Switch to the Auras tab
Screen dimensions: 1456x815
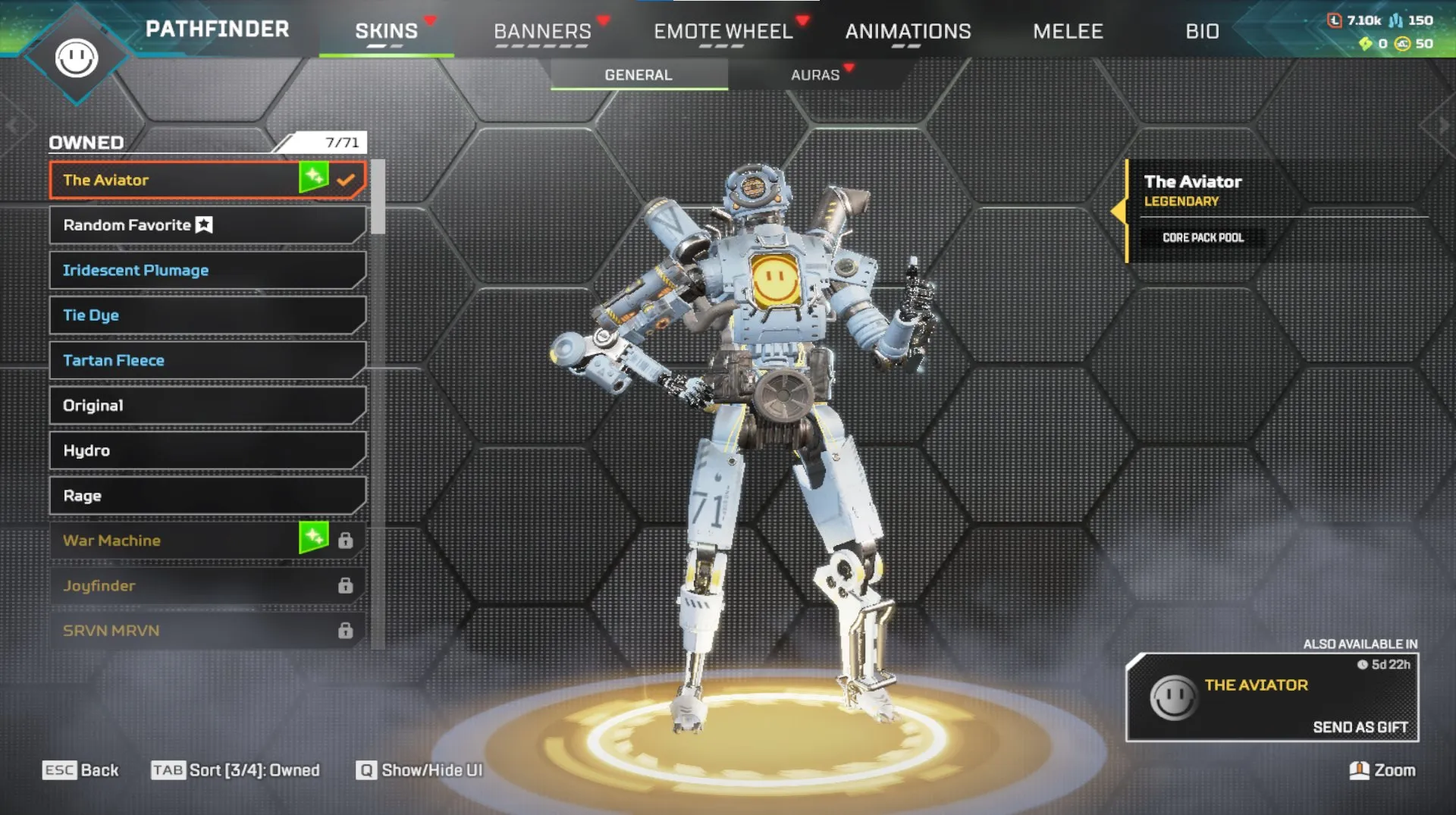tap(815, 74)
